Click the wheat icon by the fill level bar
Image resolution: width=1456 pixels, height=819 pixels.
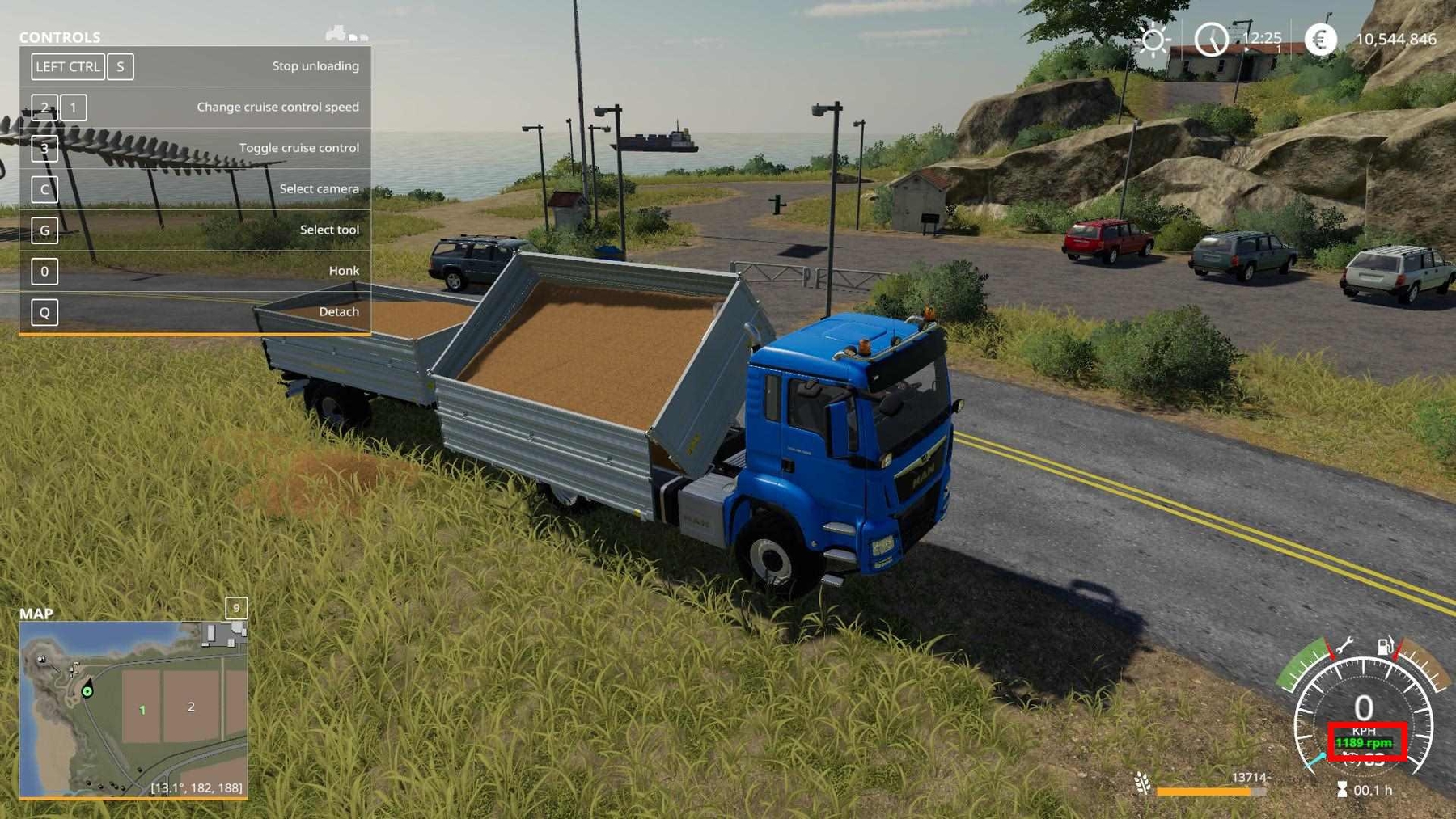coord(1142,783)
